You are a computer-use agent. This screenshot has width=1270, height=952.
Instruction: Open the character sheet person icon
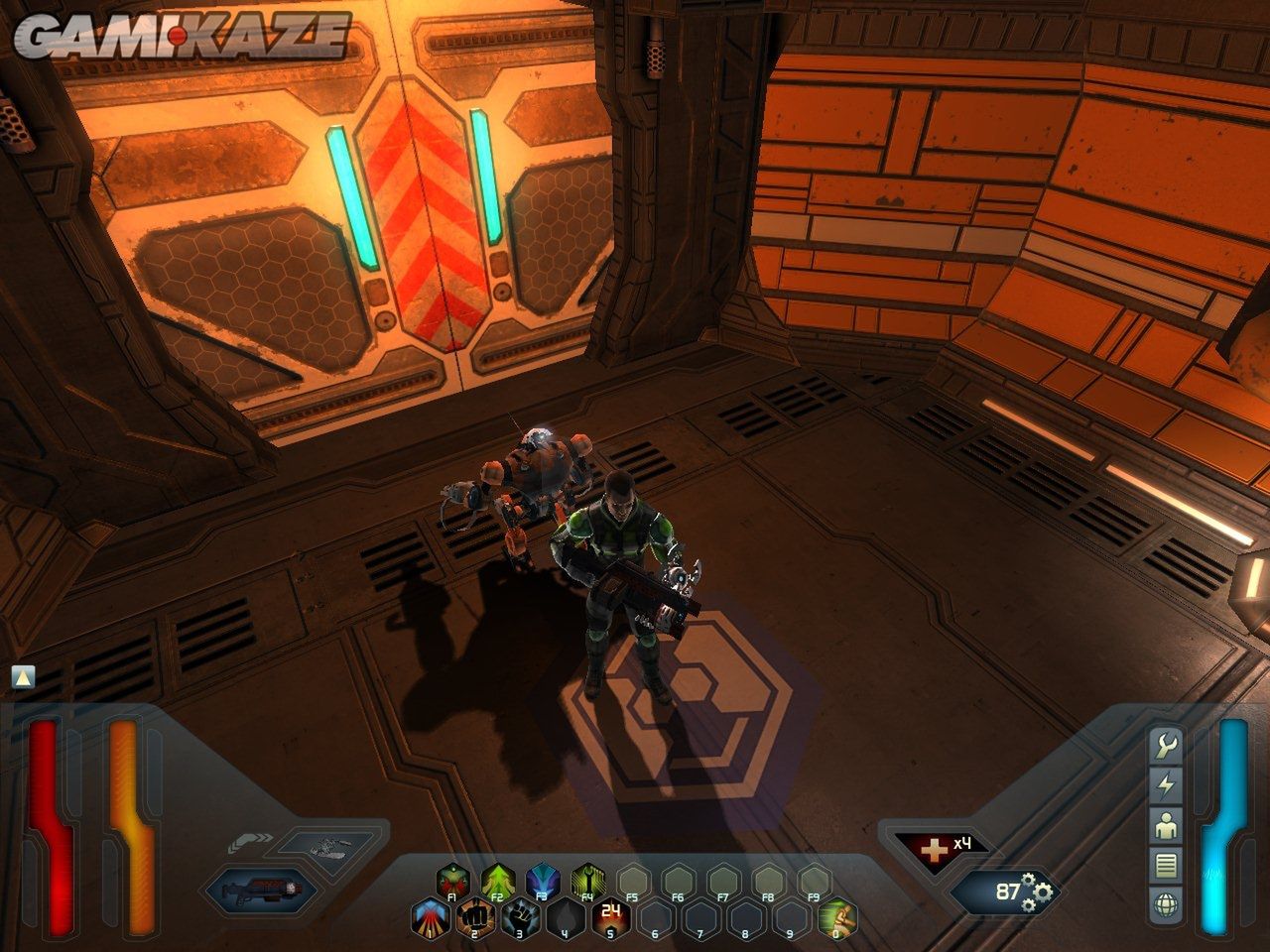[1166, 824]
